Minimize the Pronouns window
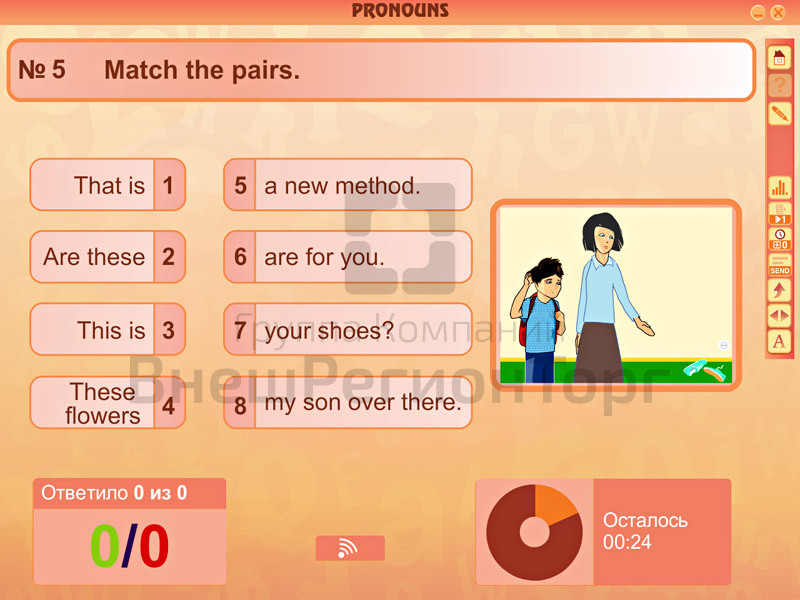This screenshot has height=600, width=800. 758,12
